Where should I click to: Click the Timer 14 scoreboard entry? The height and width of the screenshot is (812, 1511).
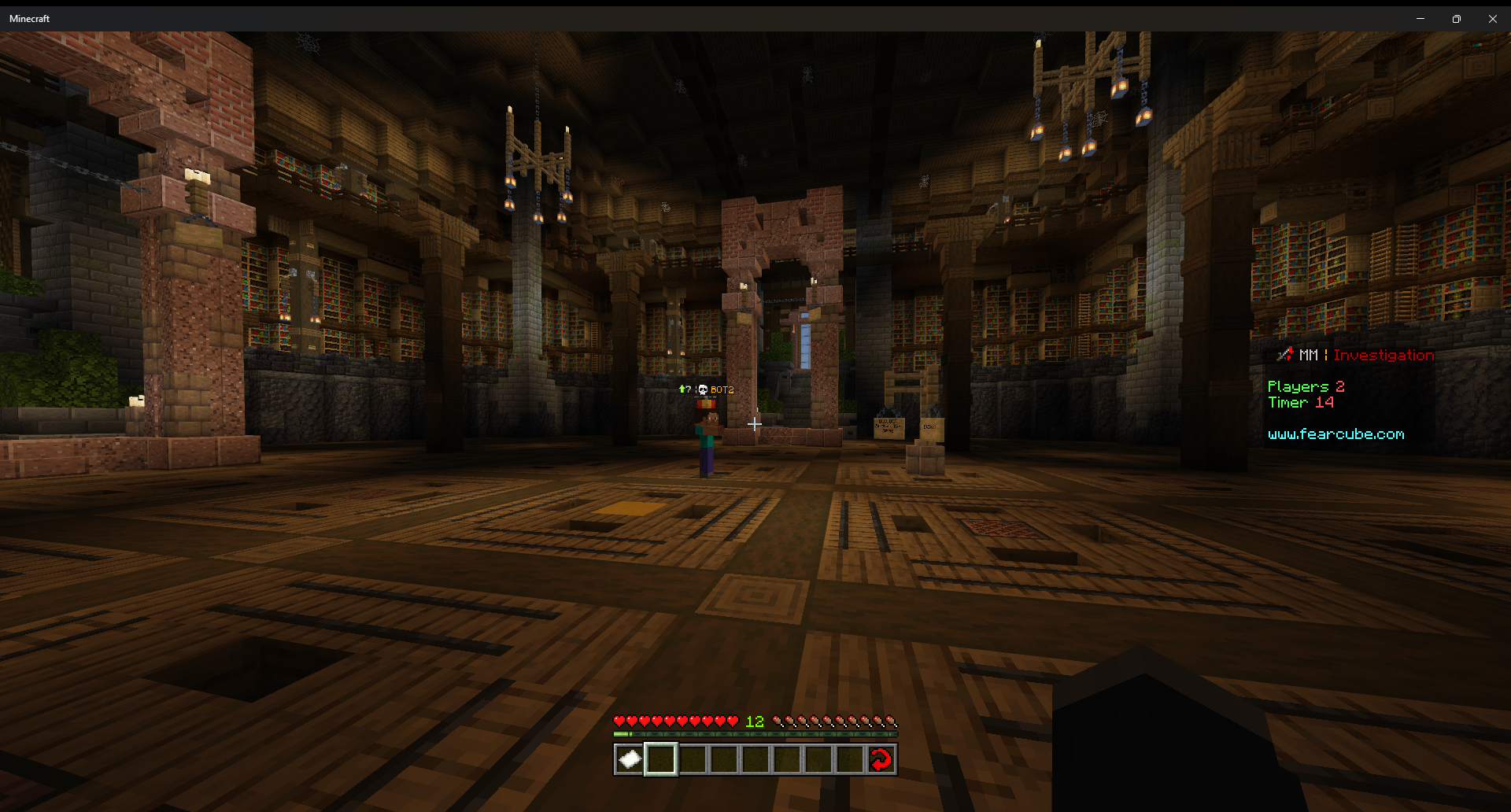(x=1301, y=402)
